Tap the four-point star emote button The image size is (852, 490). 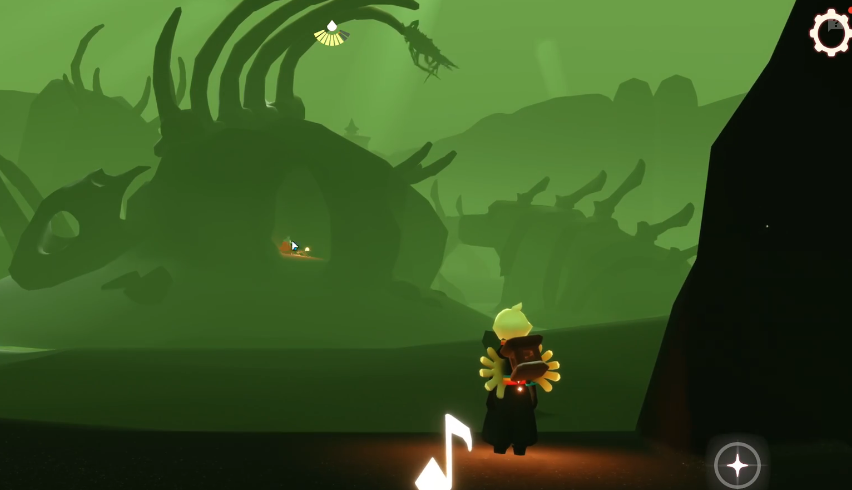[x=737, y=465]
